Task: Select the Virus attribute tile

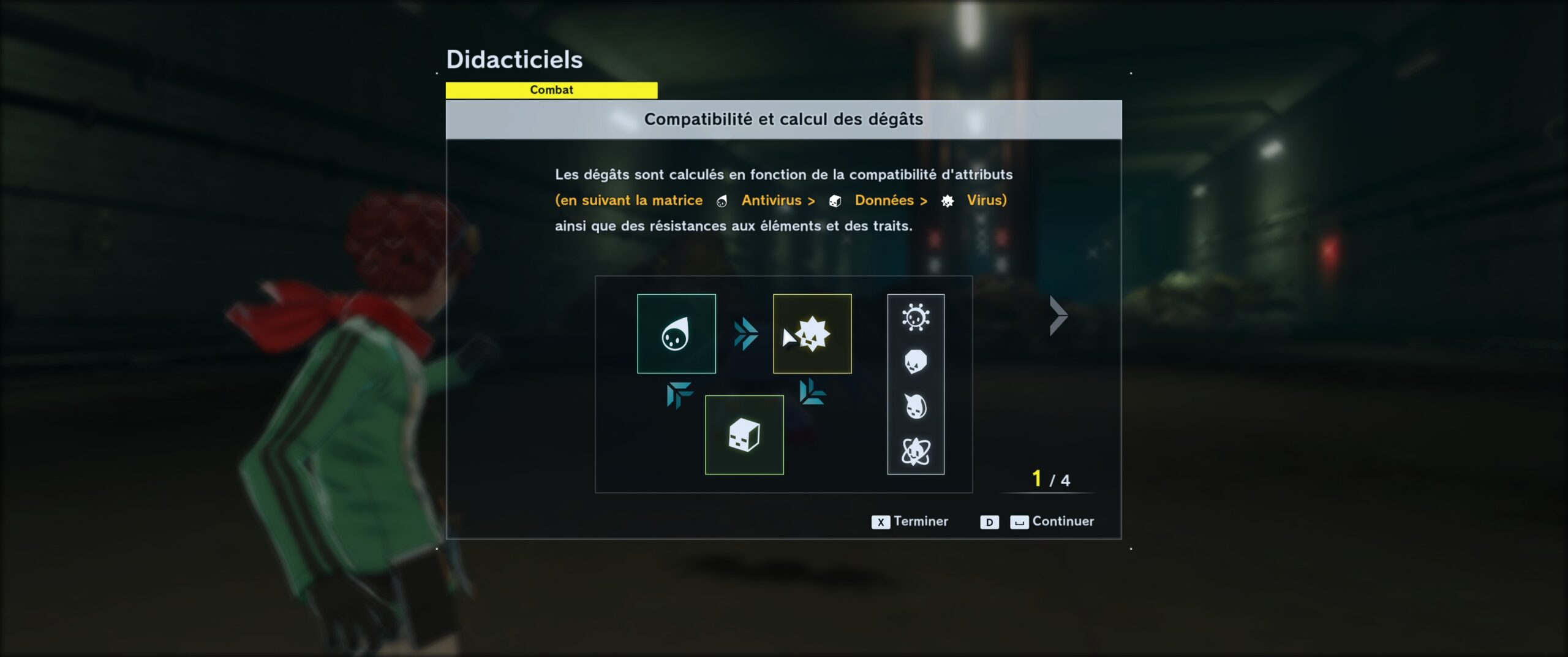Action: [x=812, y=334]
